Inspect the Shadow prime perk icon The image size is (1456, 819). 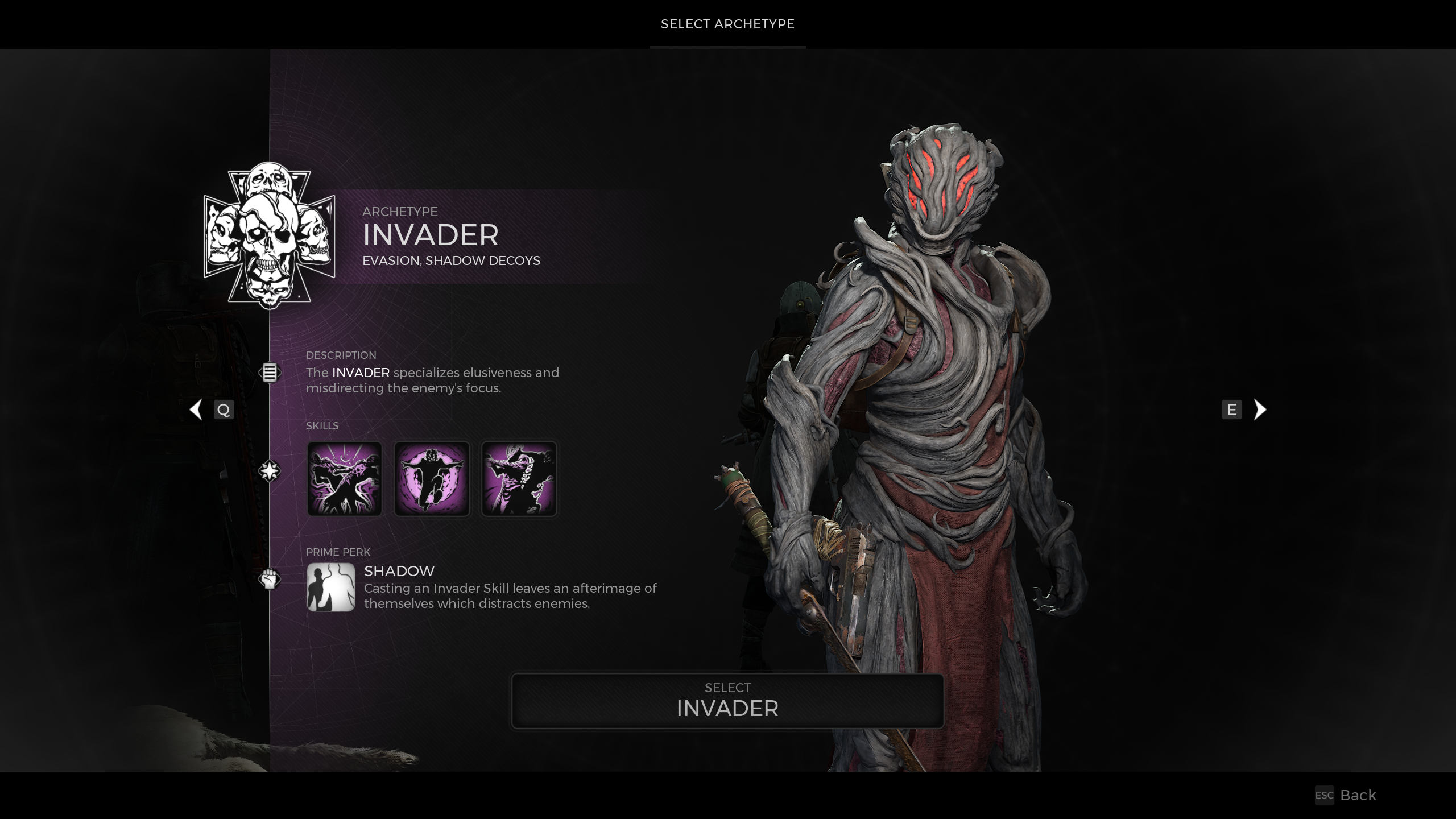pos(330,587)
